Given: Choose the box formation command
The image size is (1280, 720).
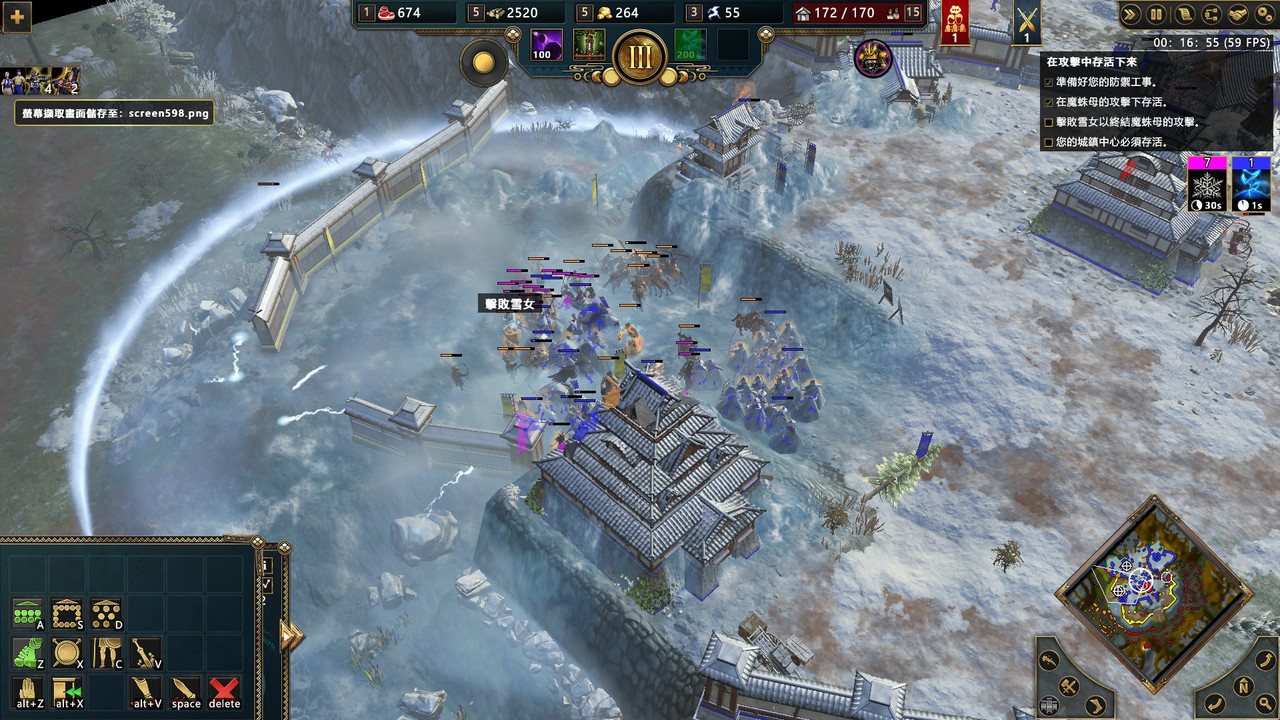Looking at the screenshot, I should point(67,613).
